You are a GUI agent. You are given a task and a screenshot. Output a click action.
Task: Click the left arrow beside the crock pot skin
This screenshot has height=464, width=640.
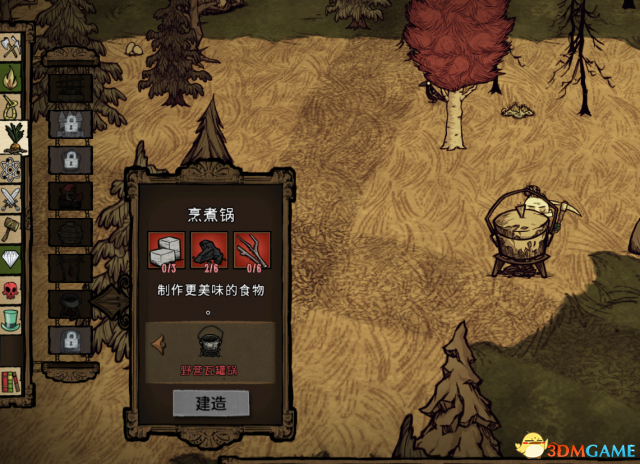pyautogui.click(x=158, y=343)
